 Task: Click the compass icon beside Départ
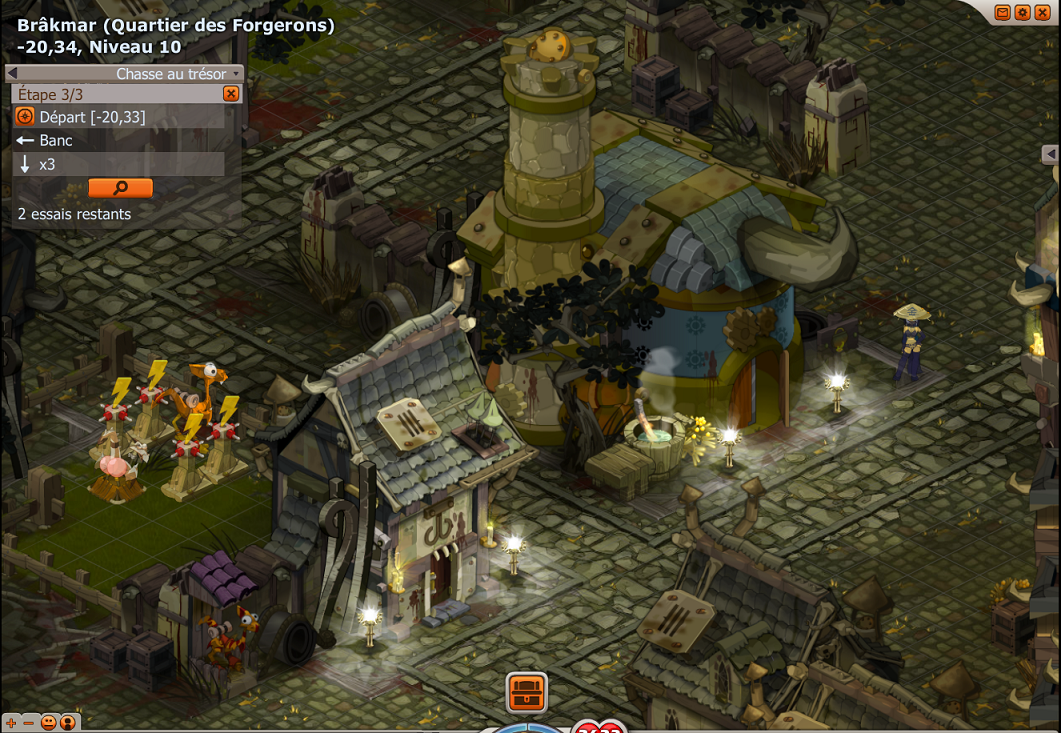click(x=25, y=117)
